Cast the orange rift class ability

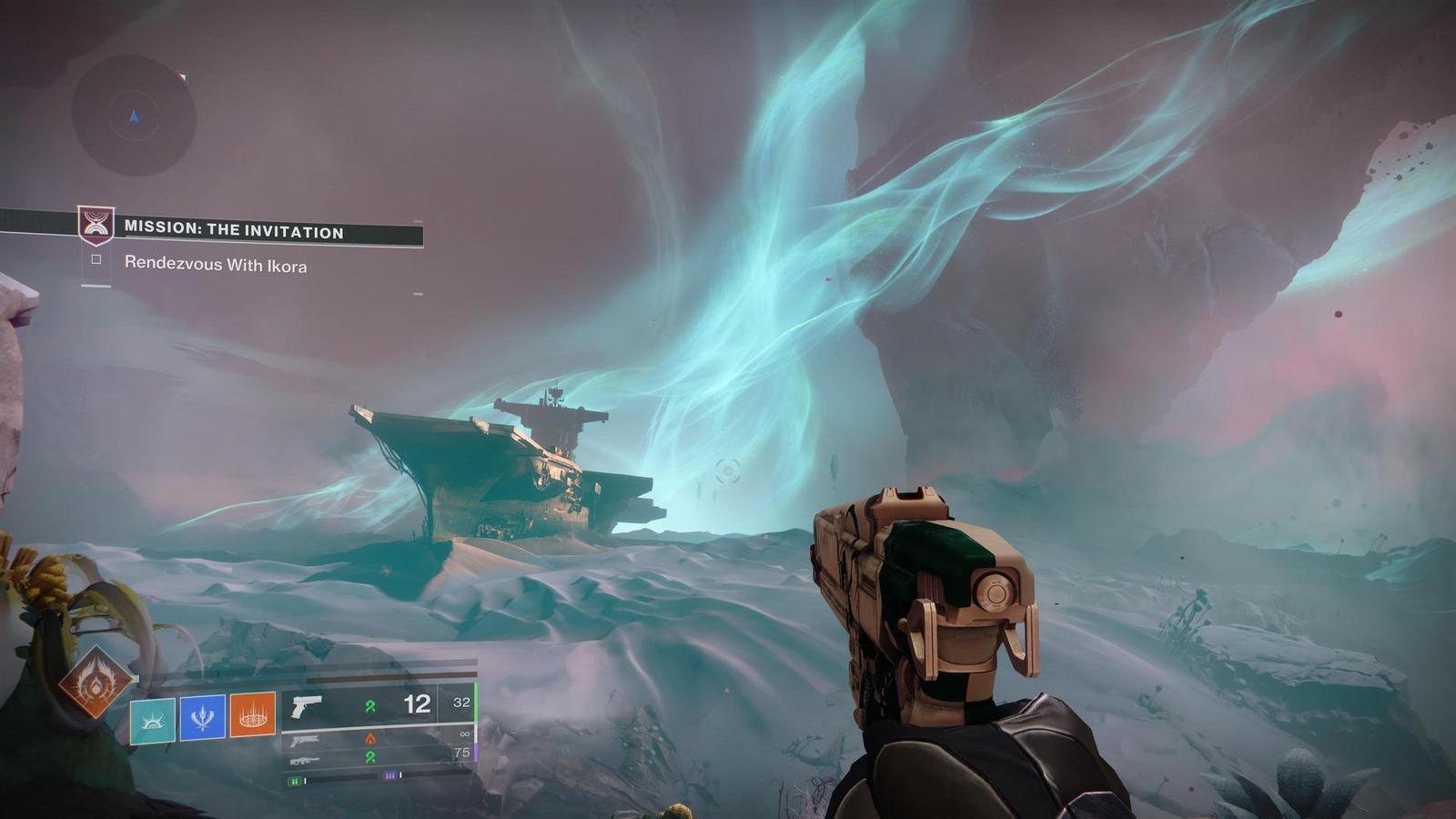point(252,714)
